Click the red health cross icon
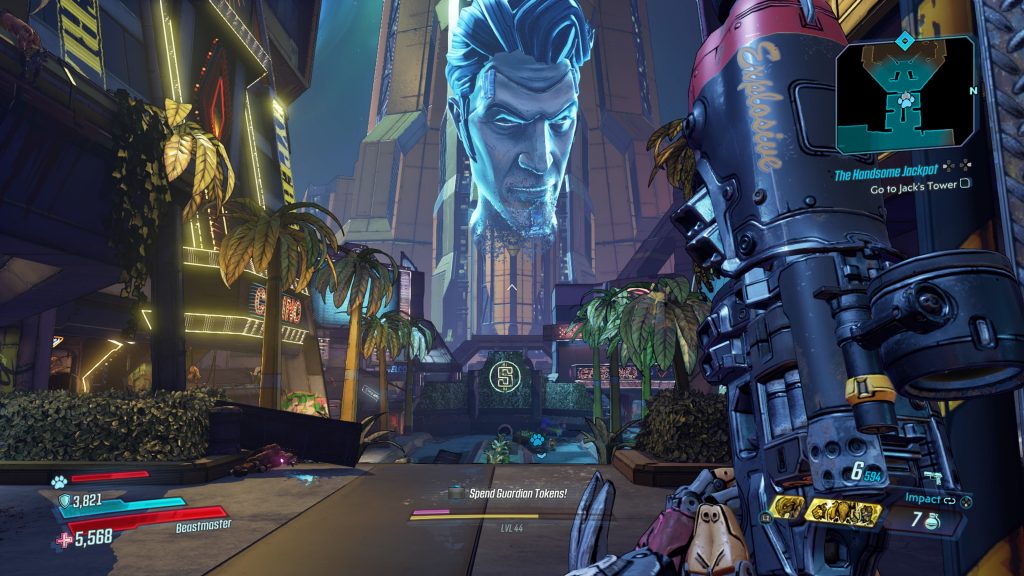 [65, 538]
